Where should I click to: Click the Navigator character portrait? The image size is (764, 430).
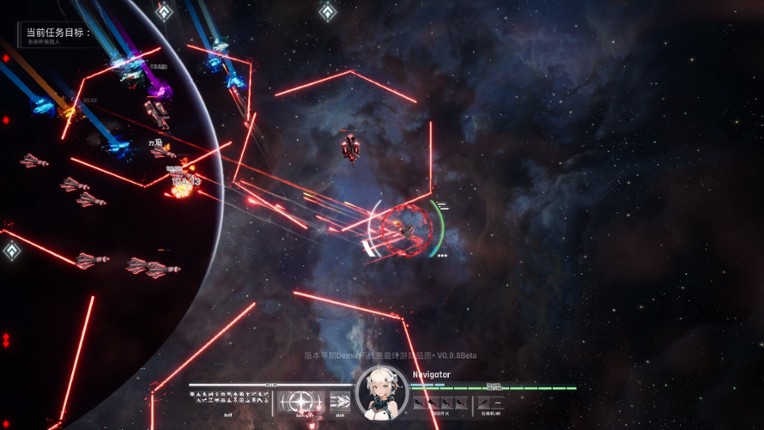(382, 392)
